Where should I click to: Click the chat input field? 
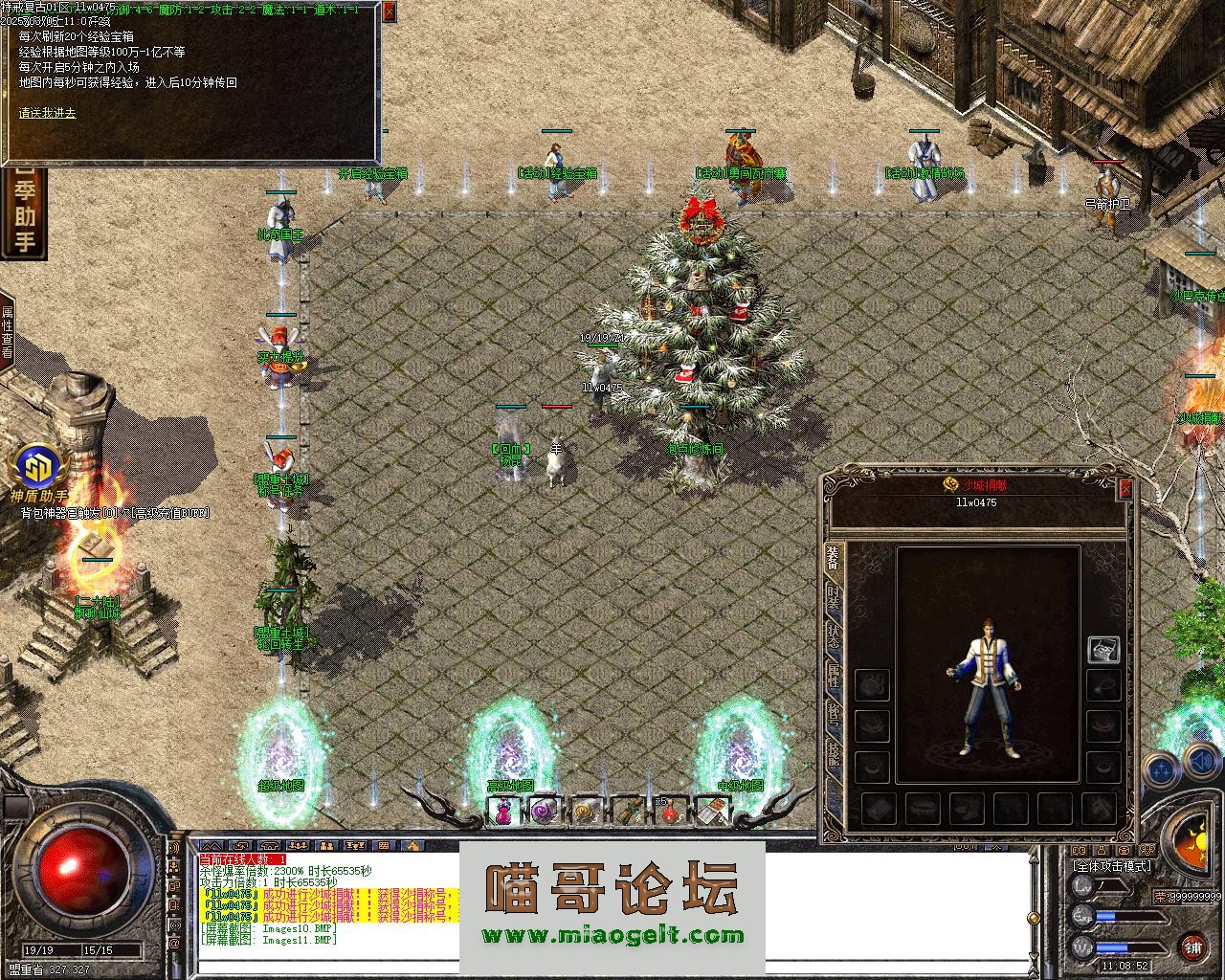coord(612,969)
